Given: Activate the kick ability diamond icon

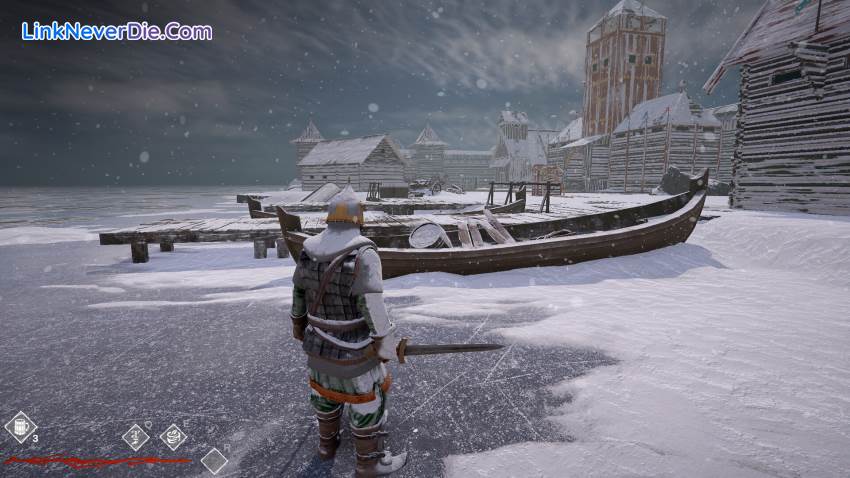Looking at the screenshot, I should pyautogui.click(x=135, y=437).
